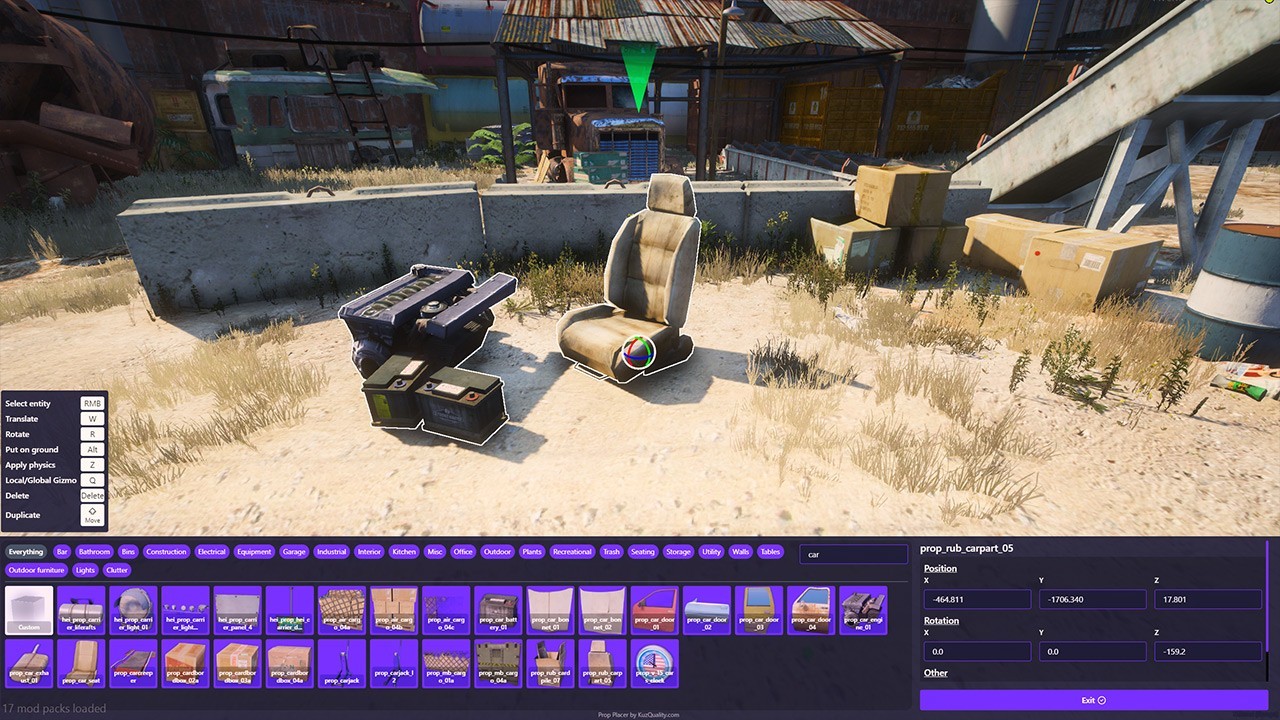Image resolution: width=1280 pixels, height=720 pixels.
Task: Pick the prop_car_engine_01 thumbnail
Action: coord(862,610)
